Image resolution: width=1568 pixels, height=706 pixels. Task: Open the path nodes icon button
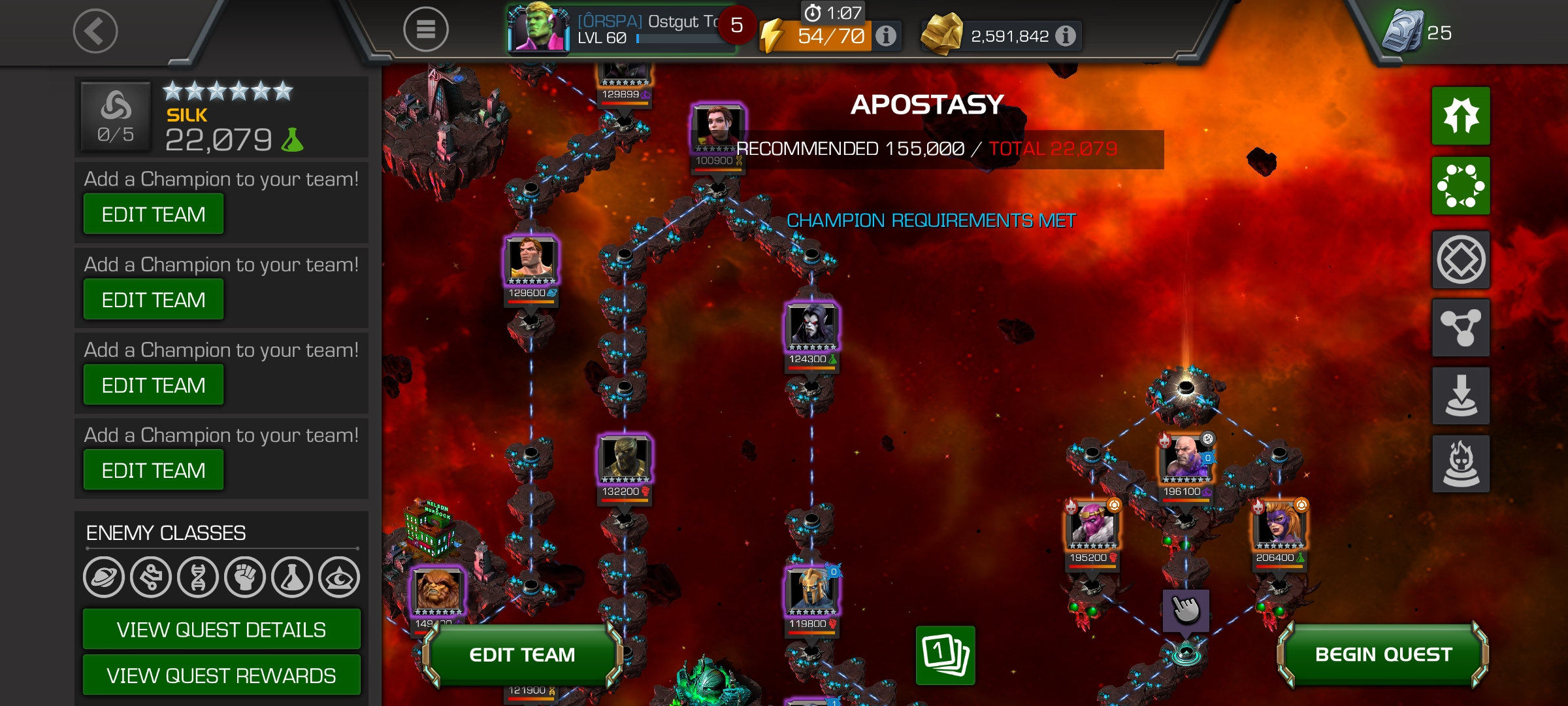click(x=1461, y=328)
